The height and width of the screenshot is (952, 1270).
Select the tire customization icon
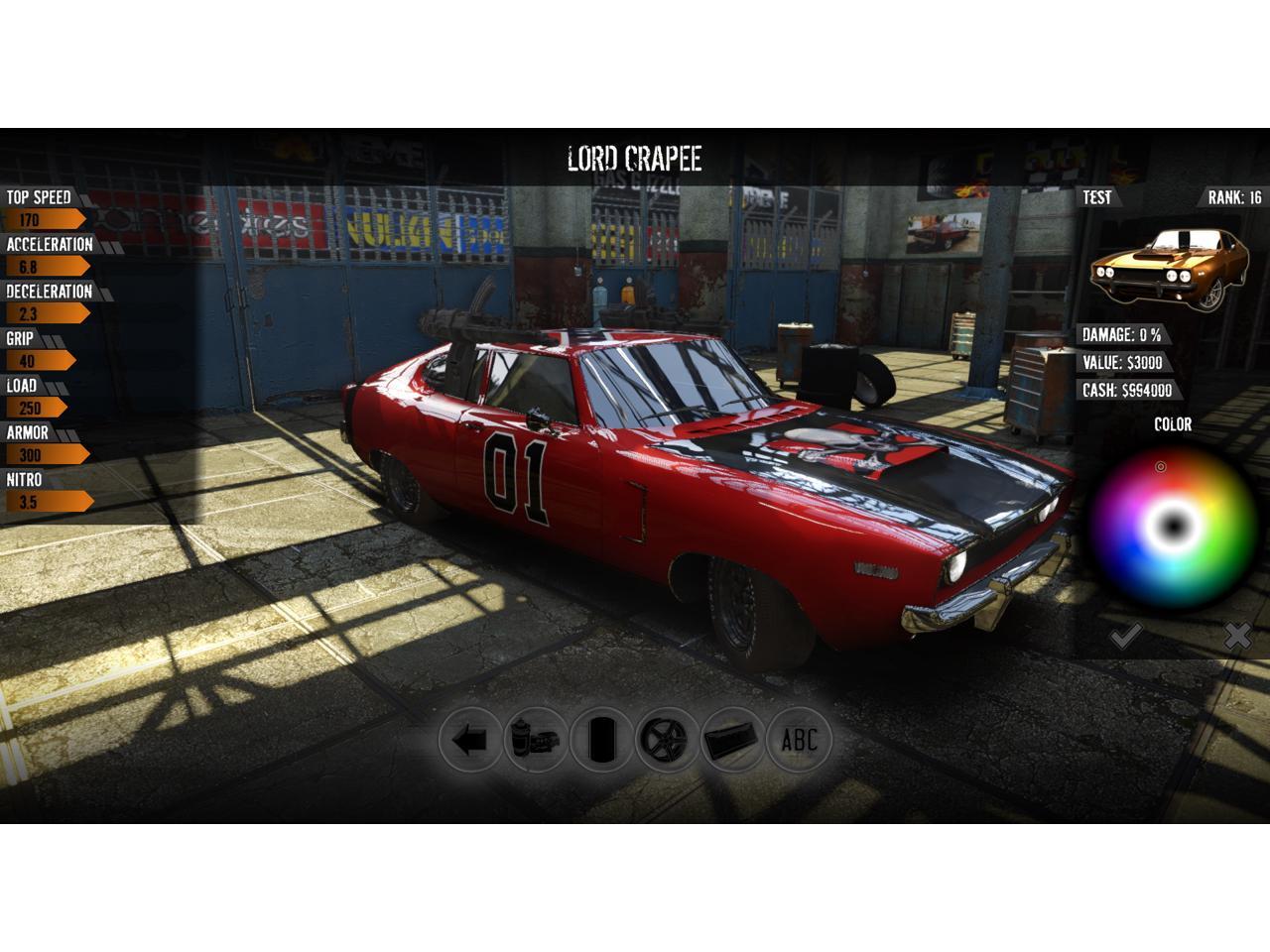601,740
